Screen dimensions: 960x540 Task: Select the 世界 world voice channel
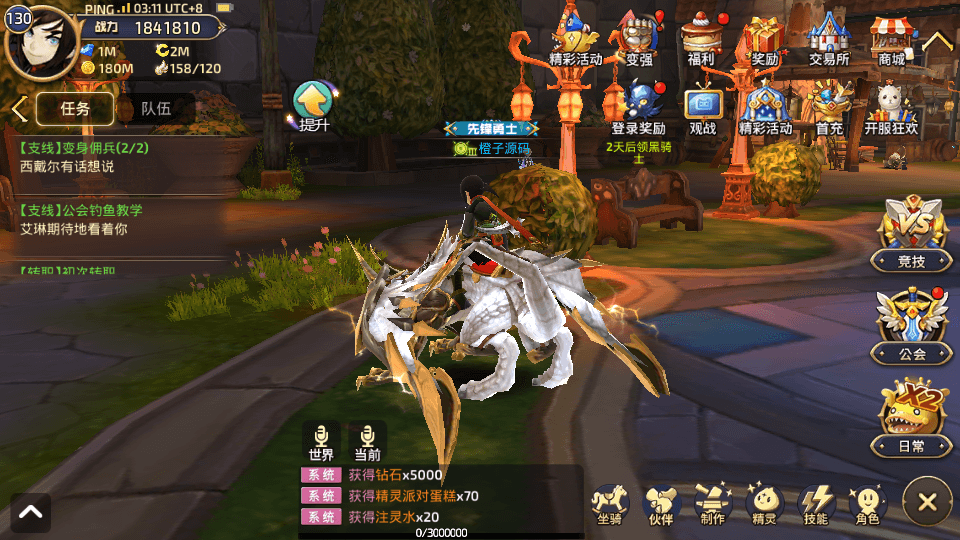tap(321, 441)
